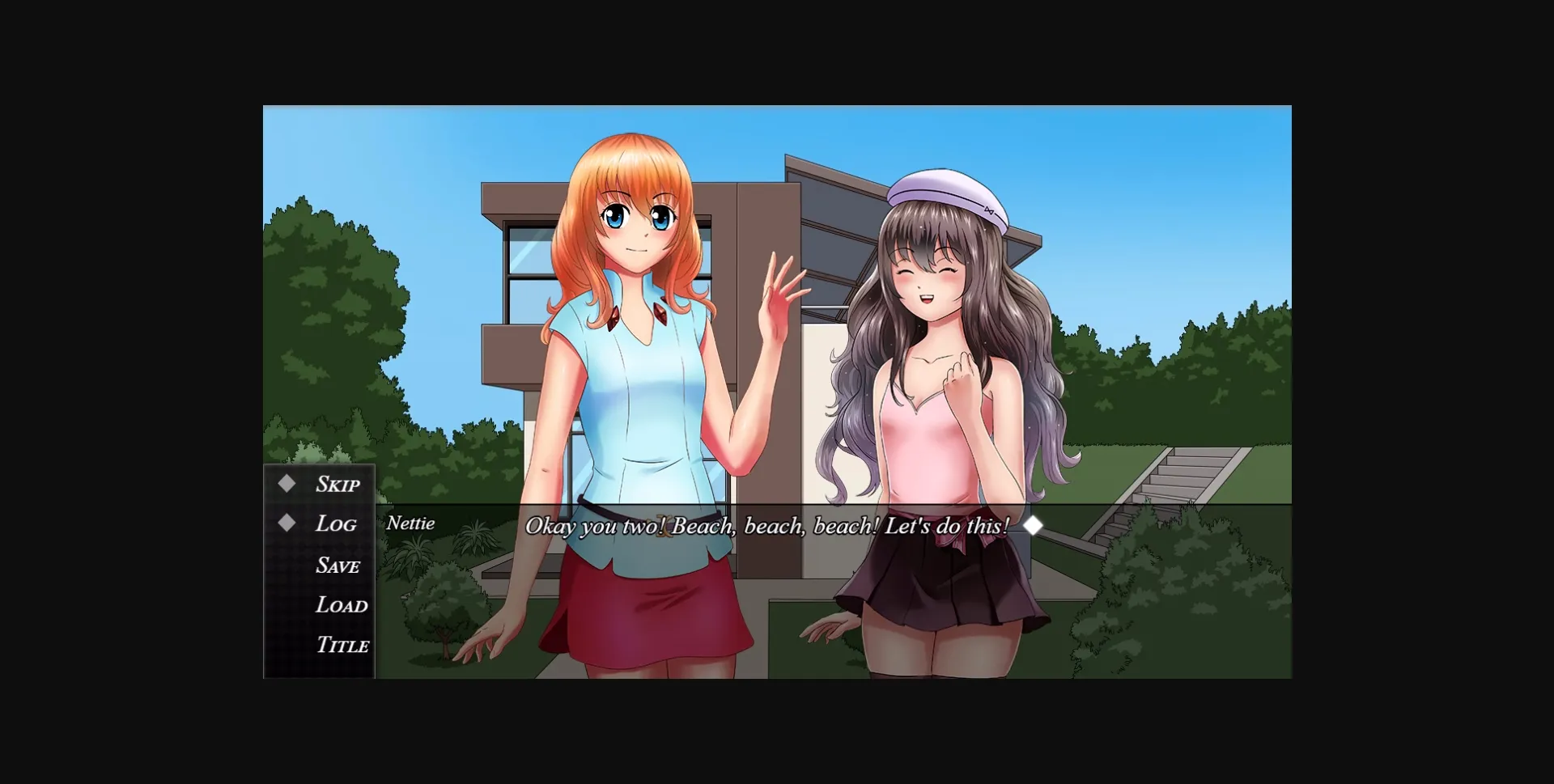Advance the story by clicking the dialogue text
The width and height of the screenshot is (1554, 784).
[769, 525]
